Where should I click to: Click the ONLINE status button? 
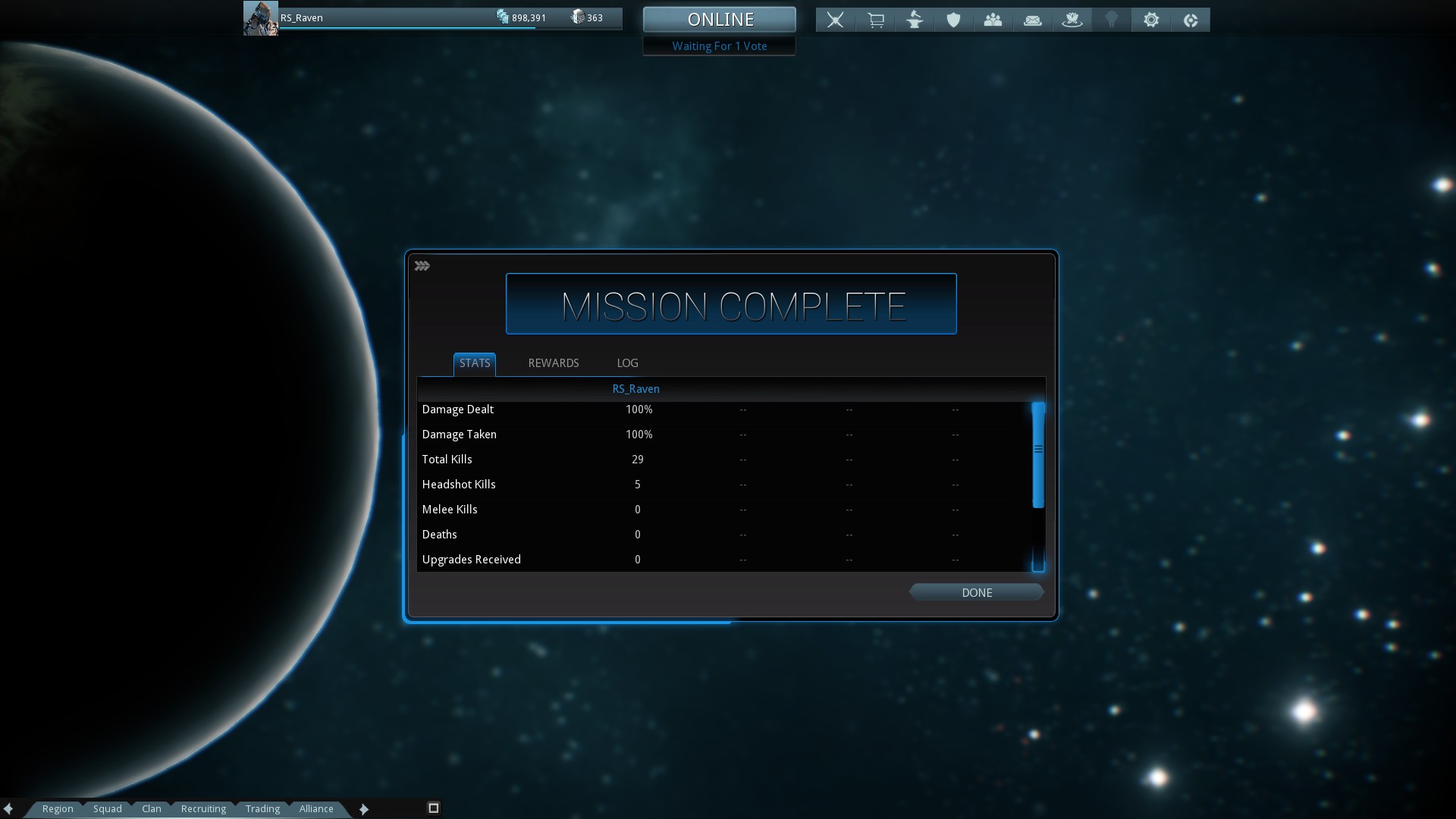[719, 20]
